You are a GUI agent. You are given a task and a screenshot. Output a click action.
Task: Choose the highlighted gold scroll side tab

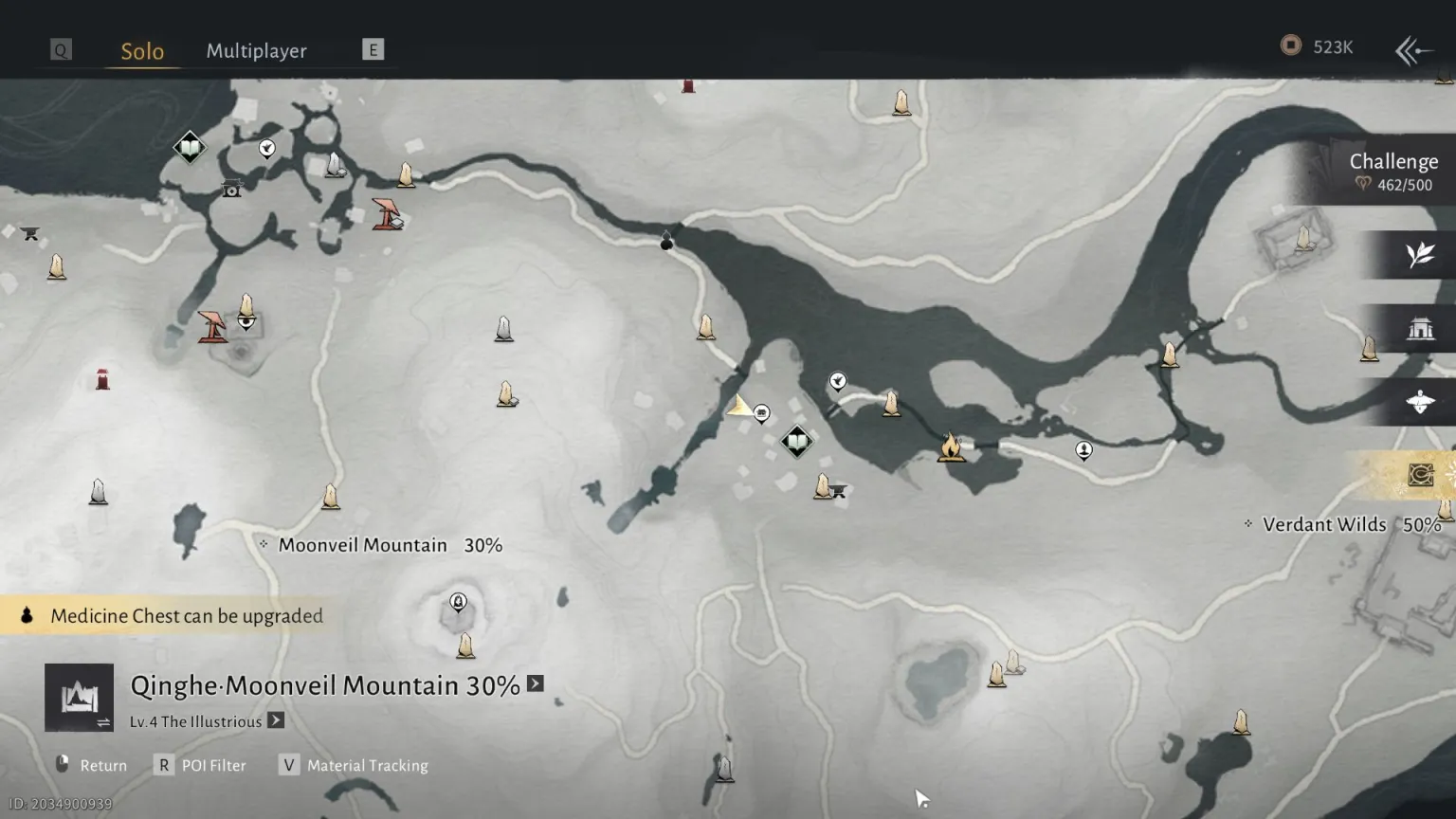click(x=1419, y=475)
